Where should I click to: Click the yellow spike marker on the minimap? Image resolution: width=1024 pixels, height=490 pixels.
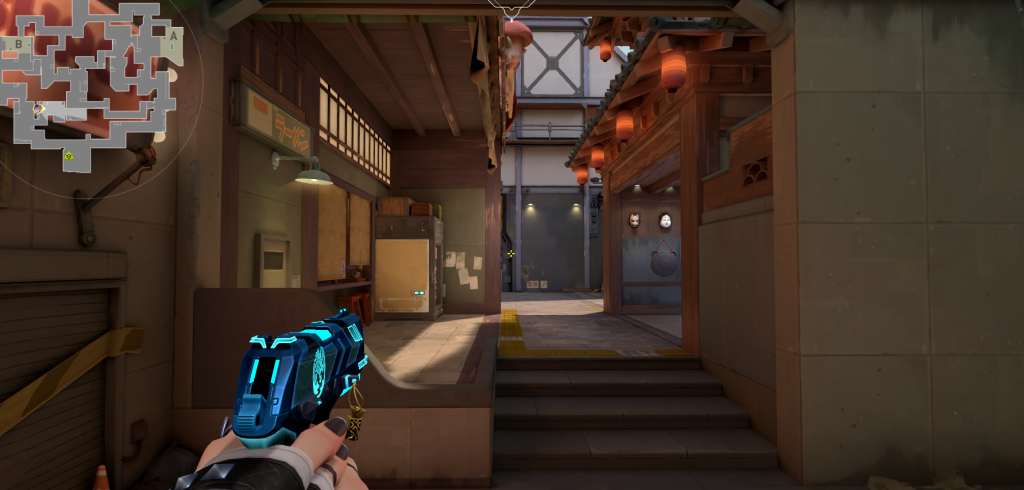69,156
